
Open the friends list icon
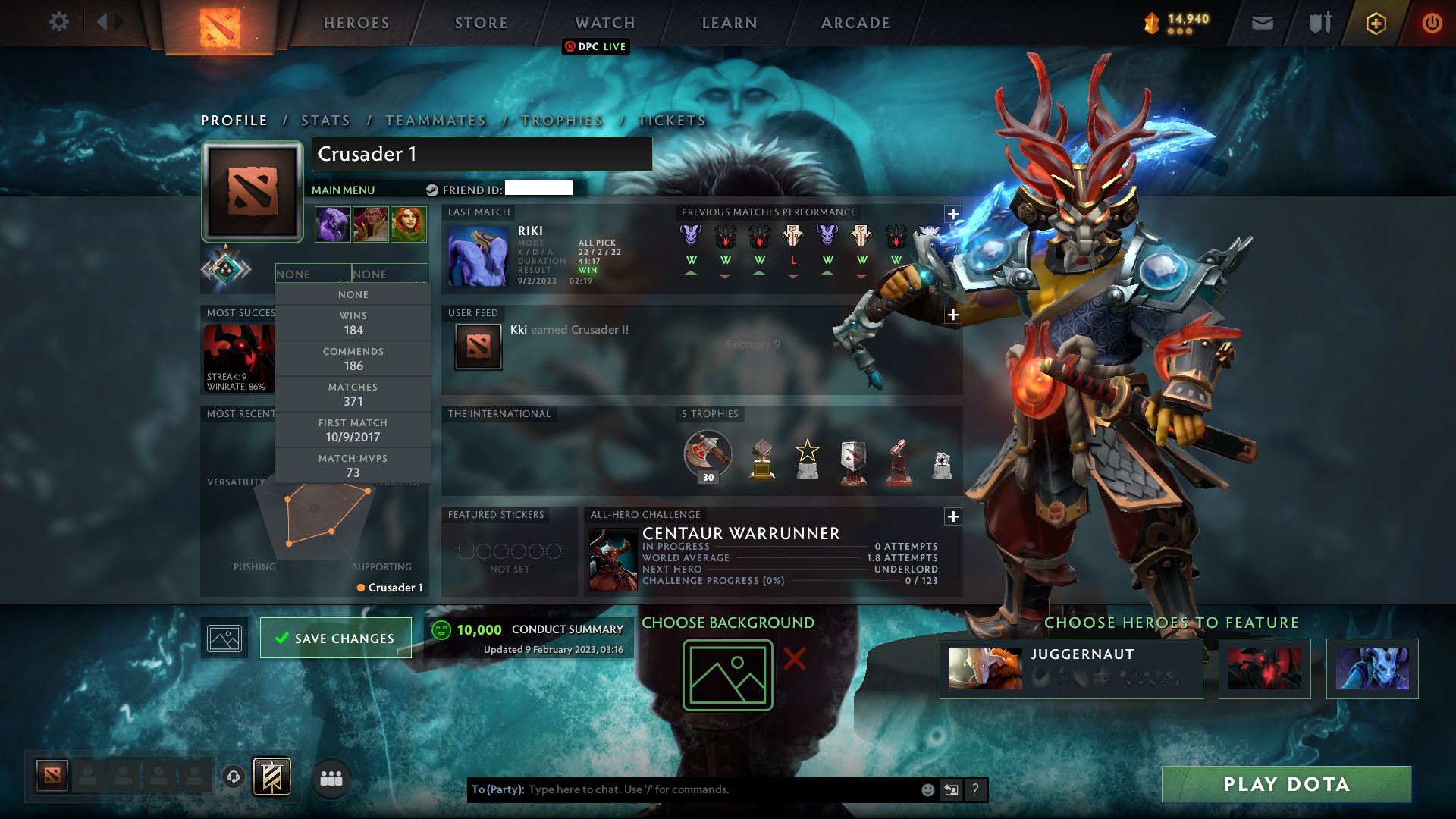tap(330, 777)
